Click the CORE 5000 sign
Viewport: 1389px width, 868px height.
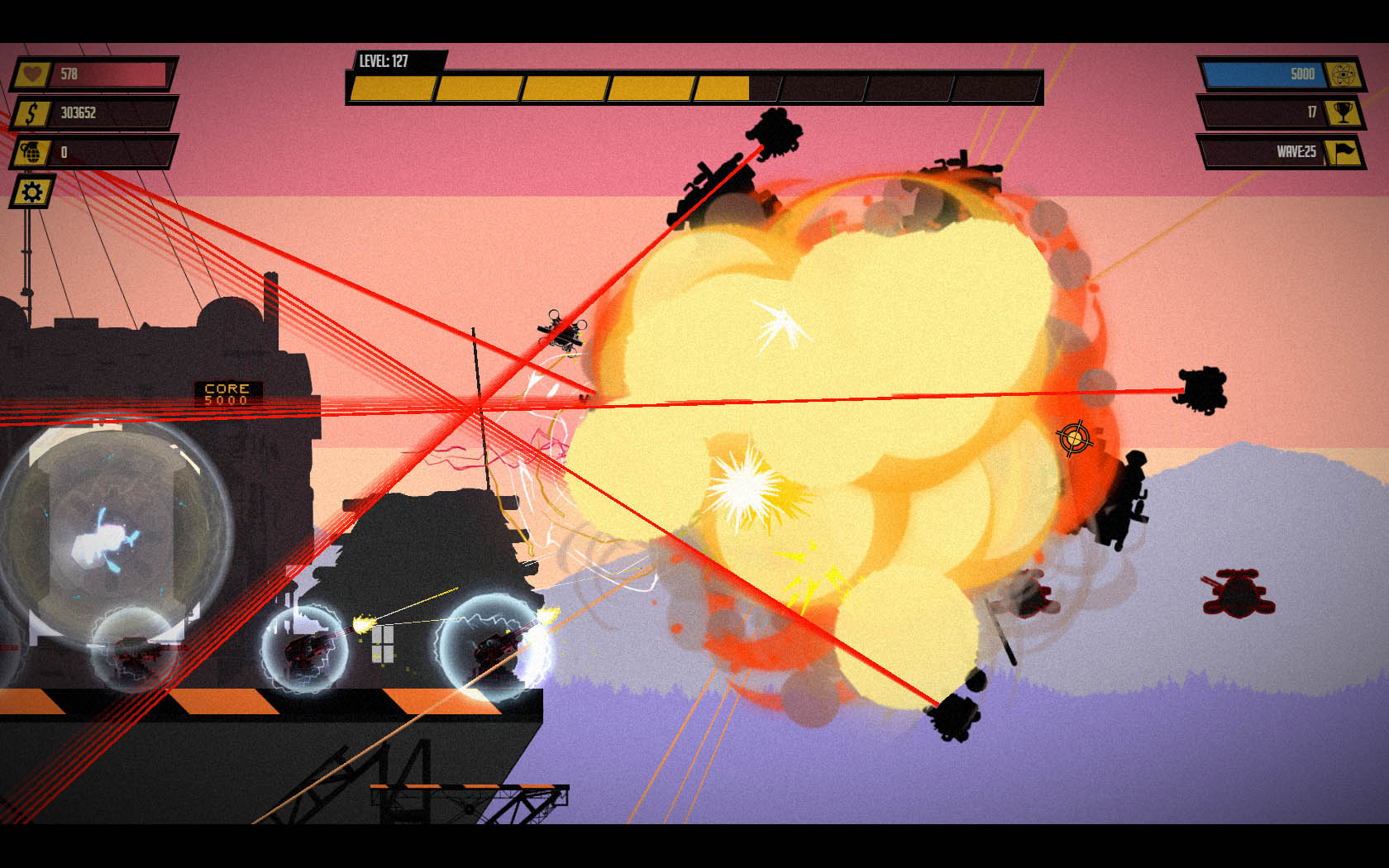(x=229, y=392)
